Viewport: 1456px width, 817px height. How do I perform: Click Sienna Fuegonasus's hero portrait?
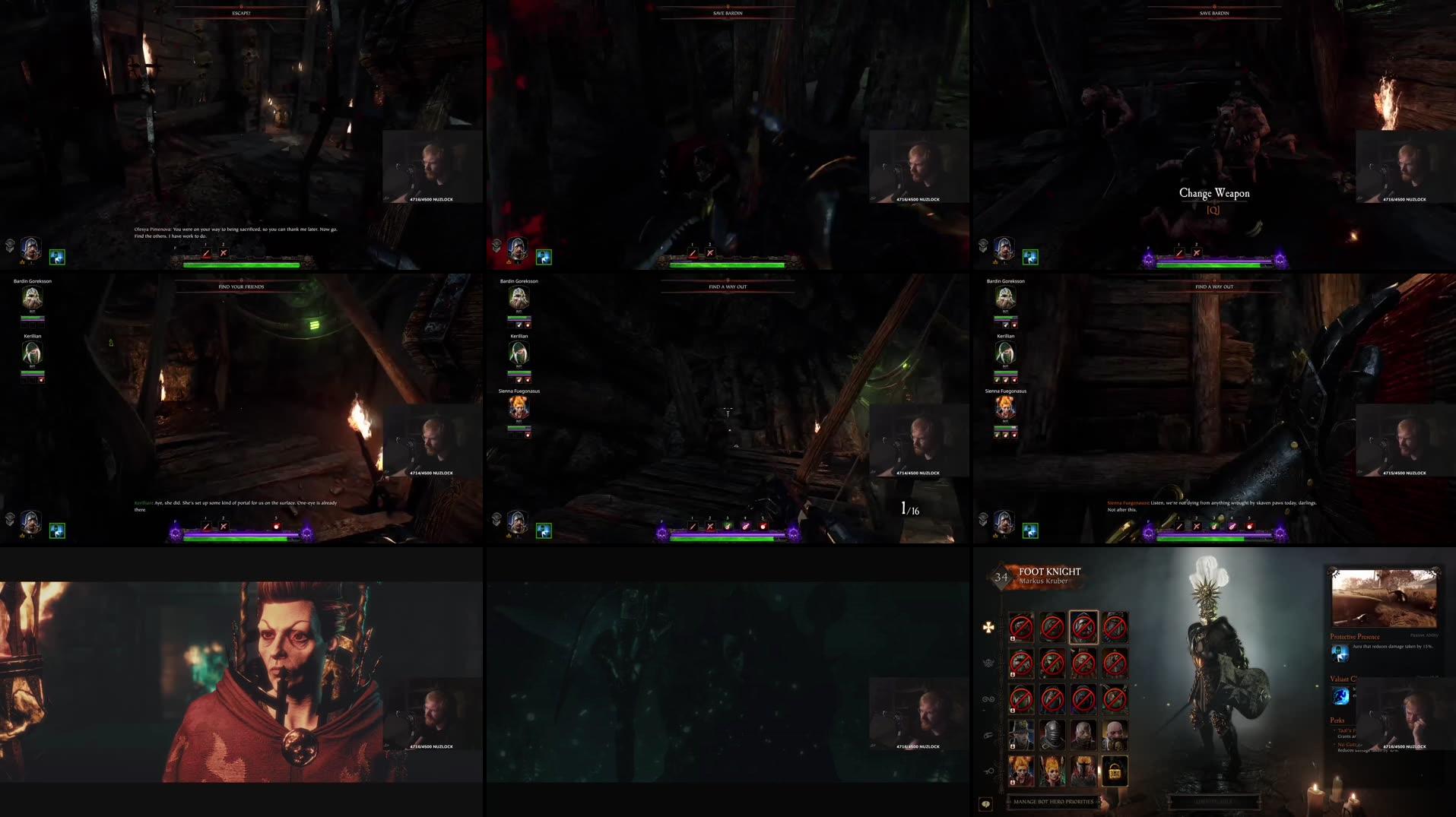pyautogui.click(x=1005, y=407)
